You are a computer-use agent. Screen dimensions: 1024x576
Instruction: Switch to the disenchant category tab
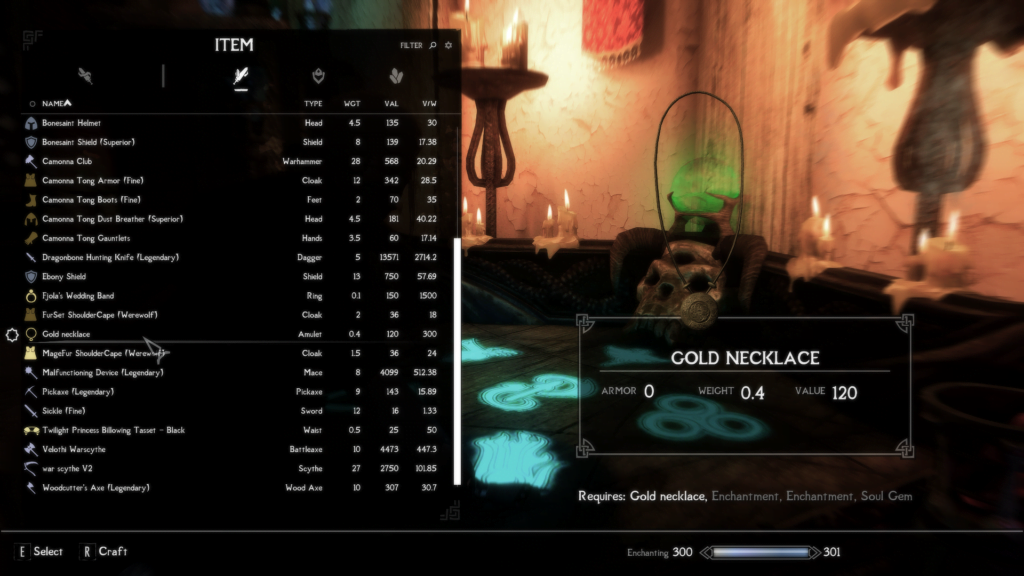[86, 76]
